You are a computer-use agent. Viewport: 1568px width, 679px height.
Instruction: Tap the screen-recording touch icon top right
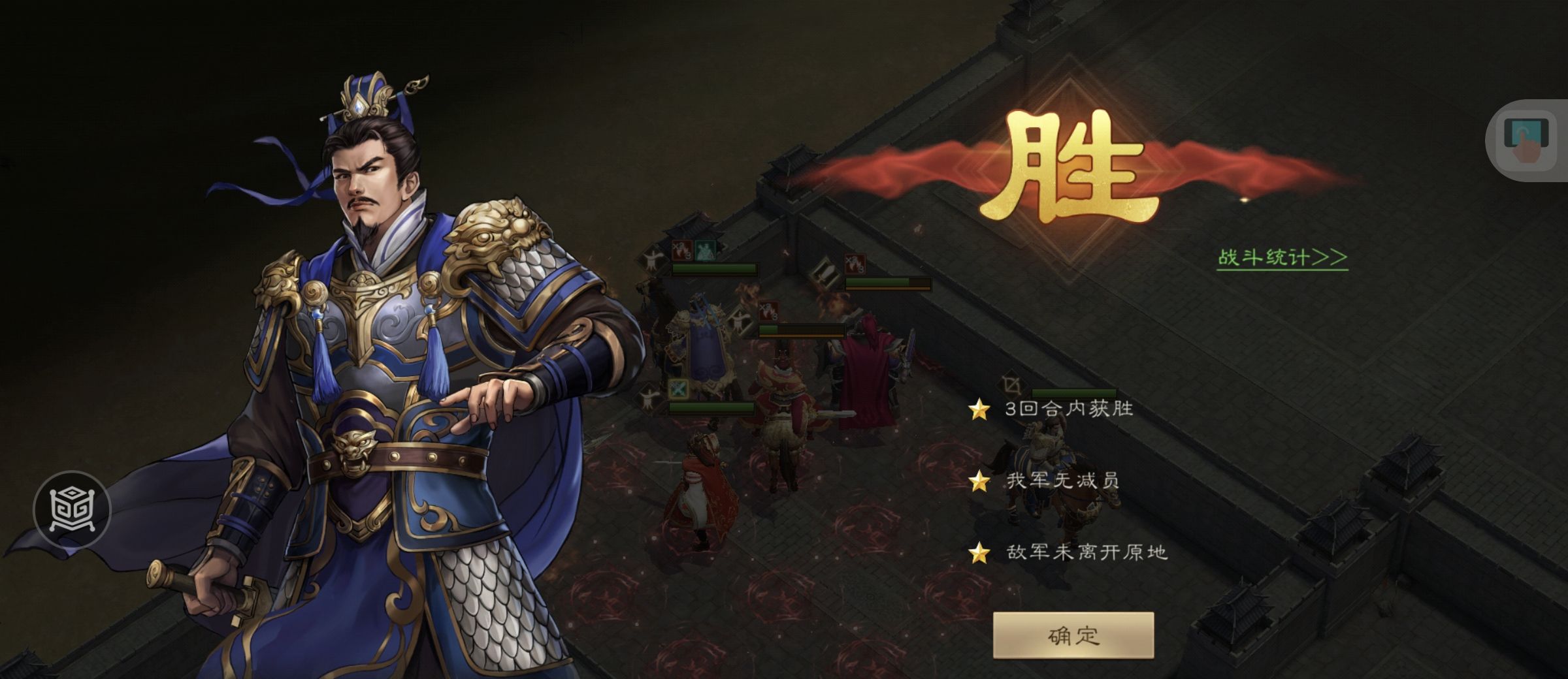tap(1525, 139)
